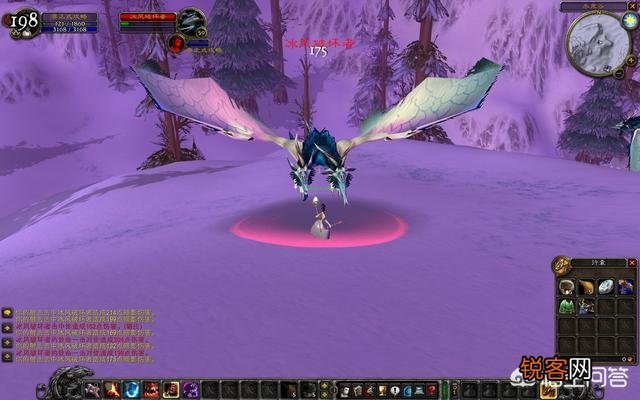
Task: Select the green shirt item in bag
Action: 566,305
